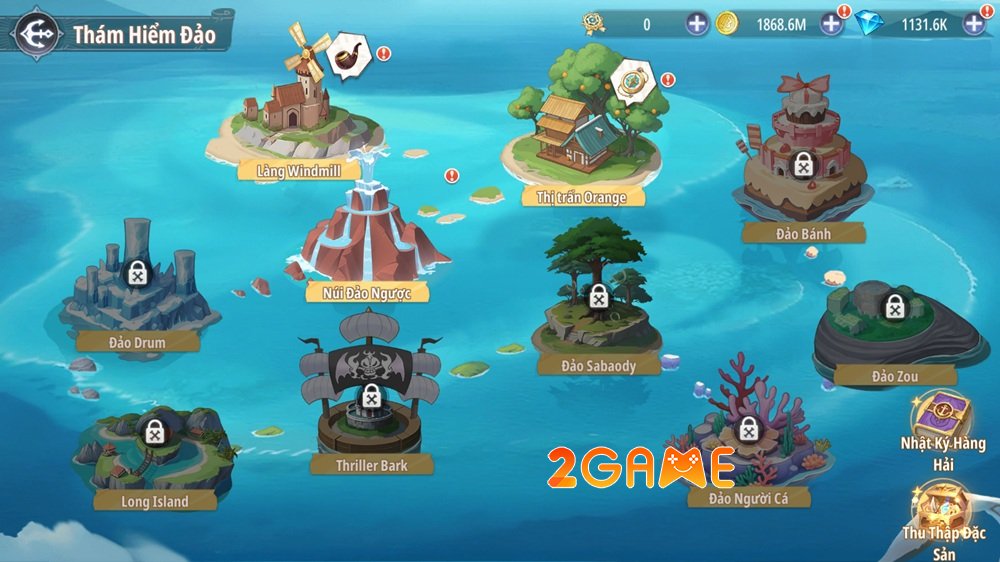1000x562 pixels.
Task: Add more medal currency with plus button
Action: pos(697,24)
